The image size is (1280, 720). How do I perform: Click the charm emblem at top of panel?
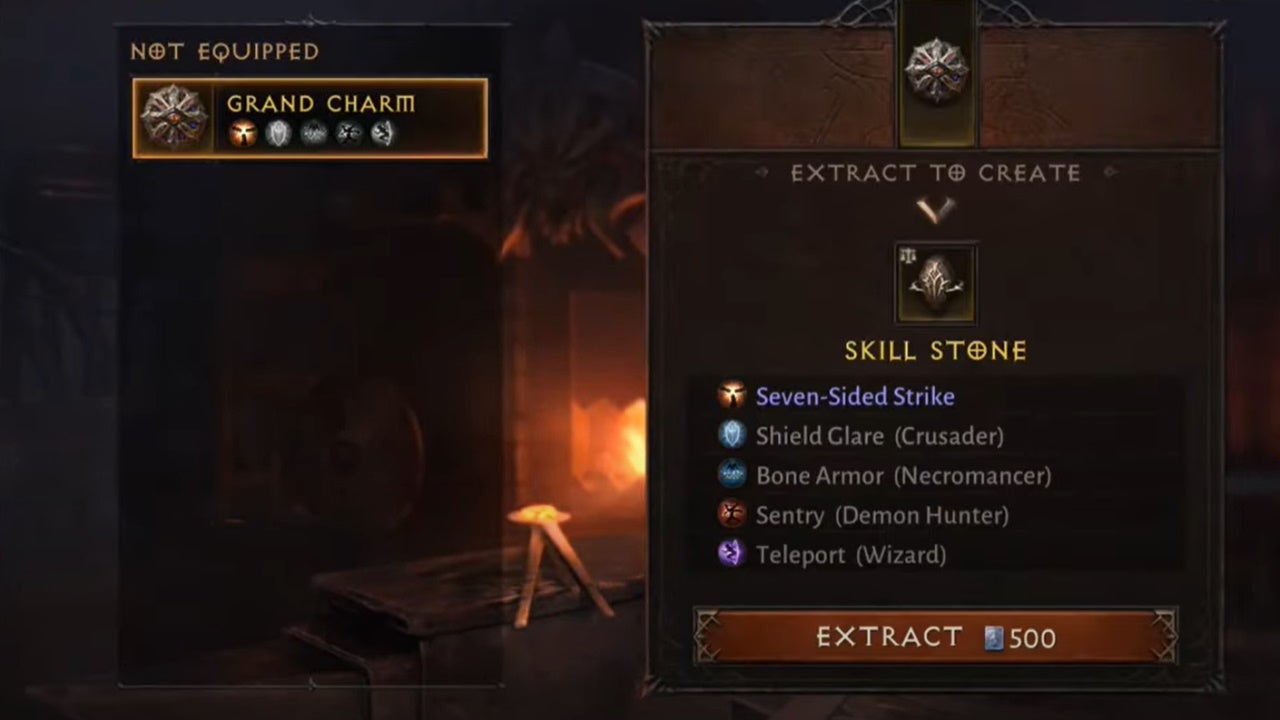(936, 68)
